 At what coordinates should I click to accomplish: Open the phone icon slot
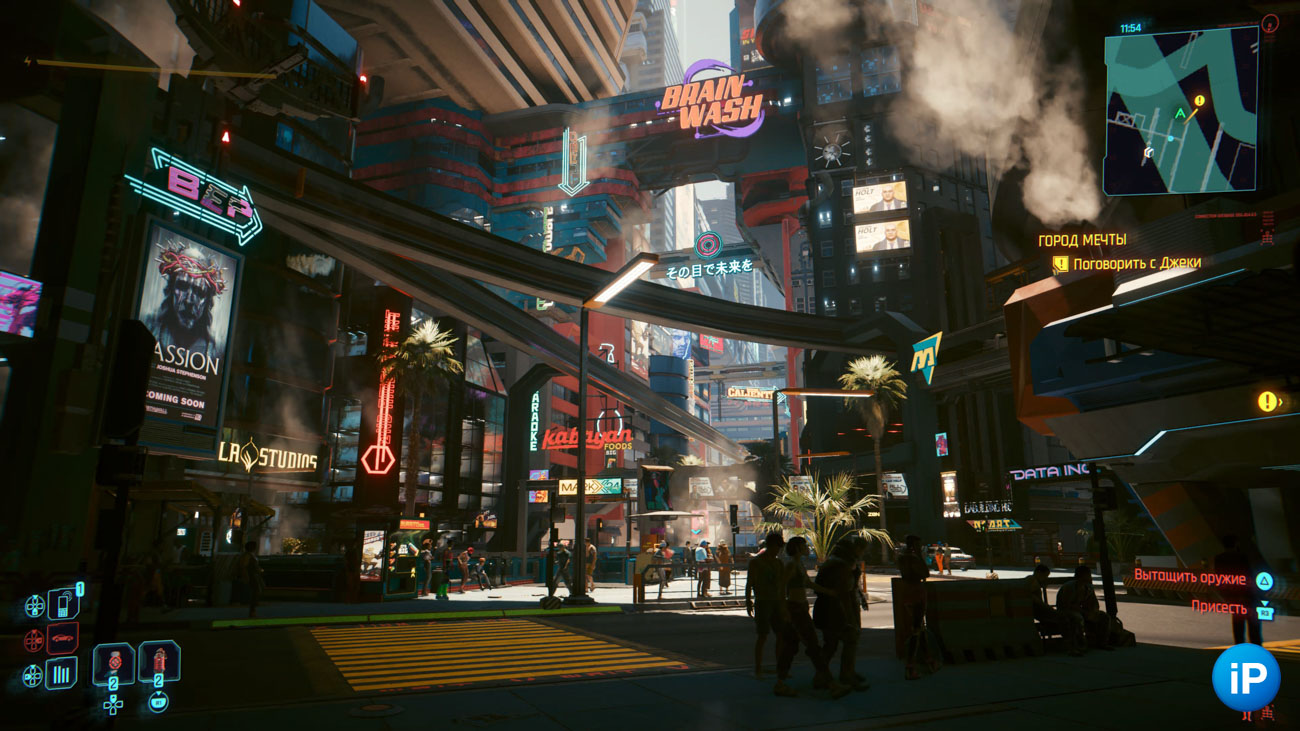[x=63, y=604]
